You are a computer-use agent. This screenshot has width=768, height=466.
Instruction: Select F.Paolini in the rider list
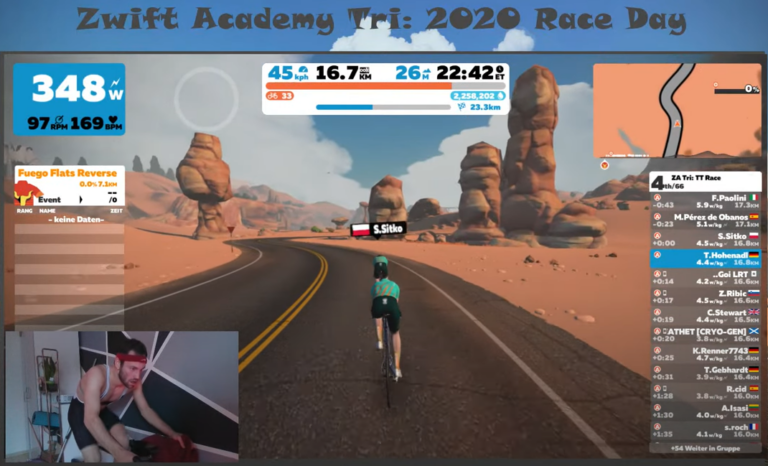click(705, 201)
